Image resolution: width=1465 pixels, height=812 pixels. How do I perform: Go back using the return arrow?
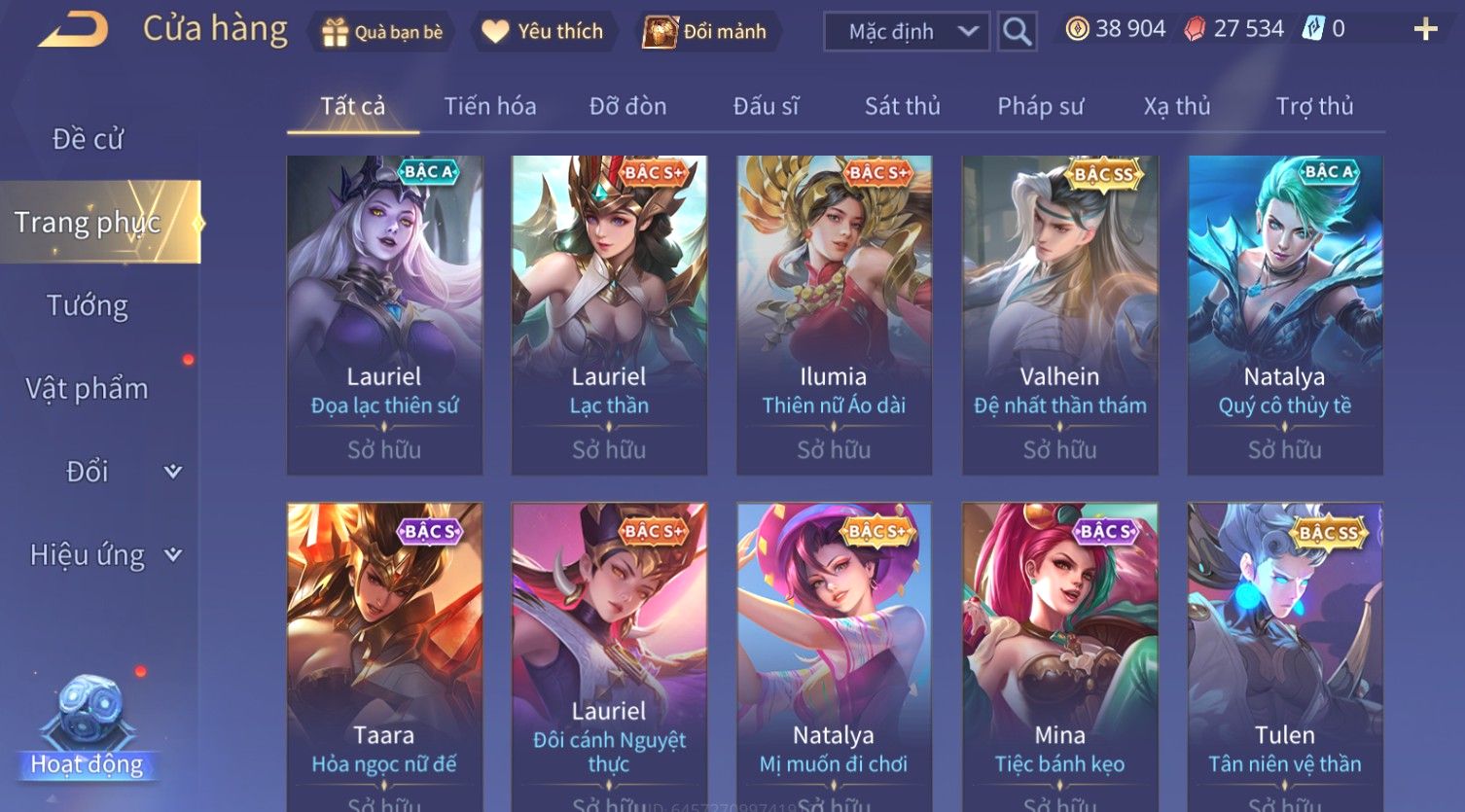pos(73,30)
